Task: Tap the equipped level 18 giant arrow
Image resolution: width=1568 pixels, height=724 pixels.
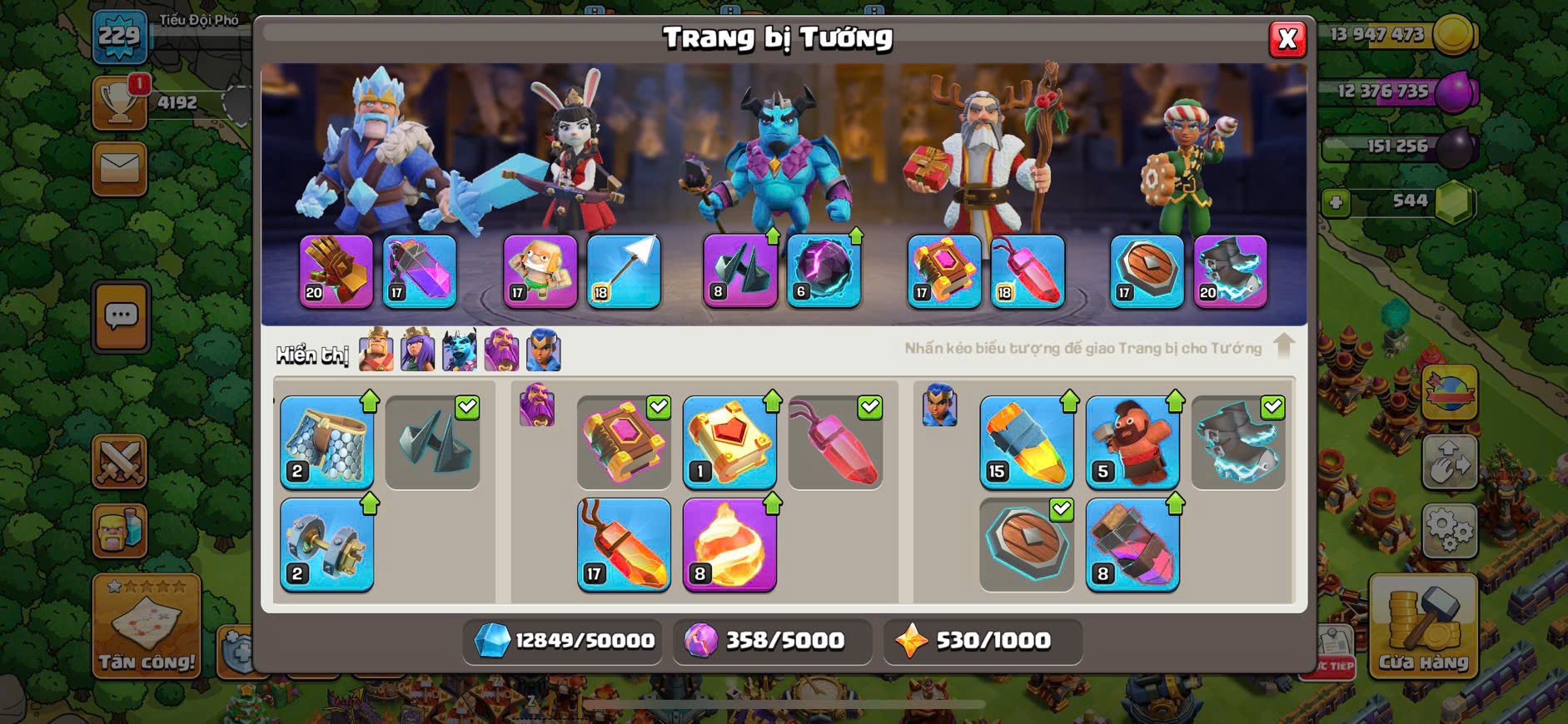Action: [x=624, y=271]
